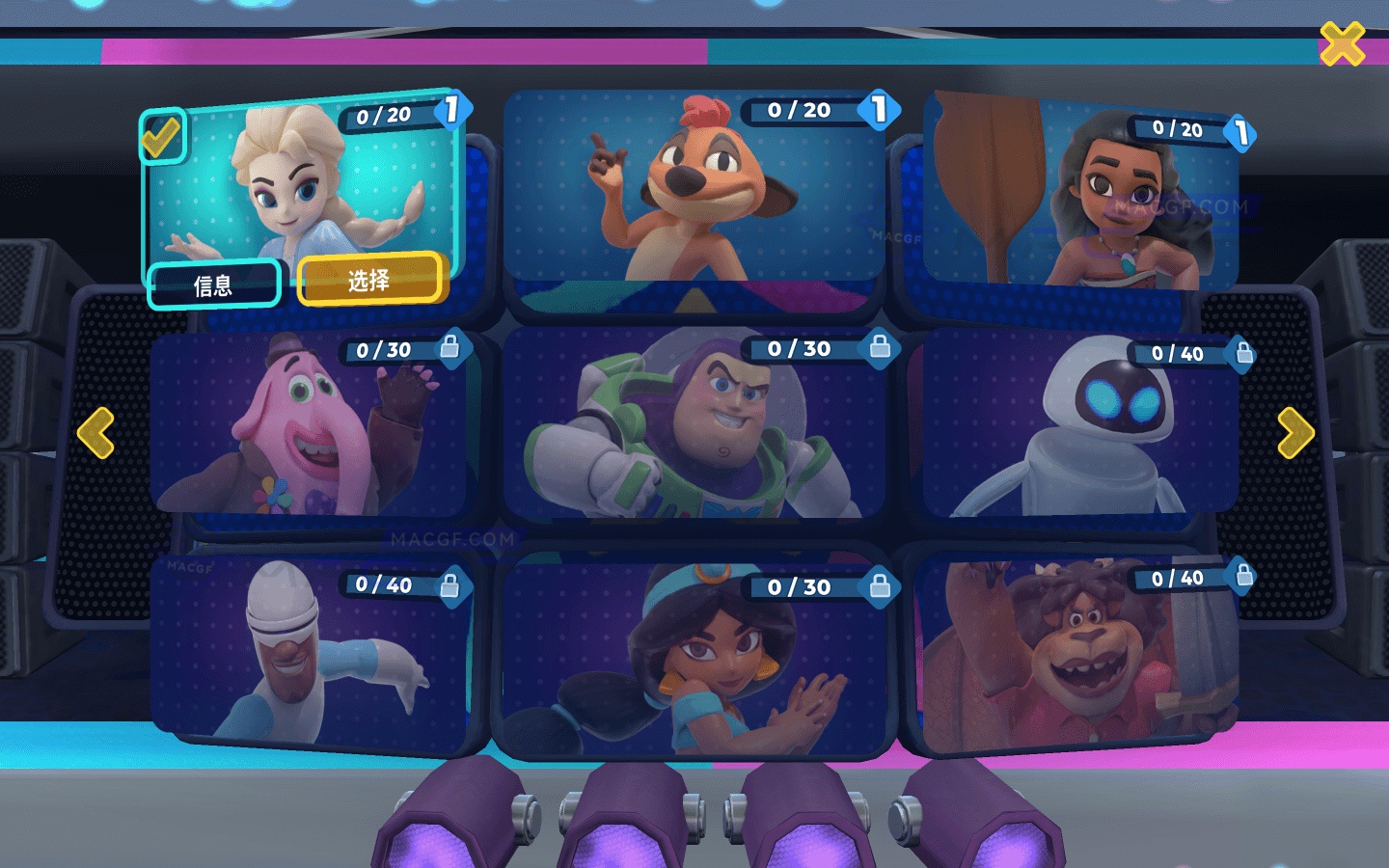Screen dimensions: 1389x868
Task: Select Timon's character portrait
Action: 694,198
